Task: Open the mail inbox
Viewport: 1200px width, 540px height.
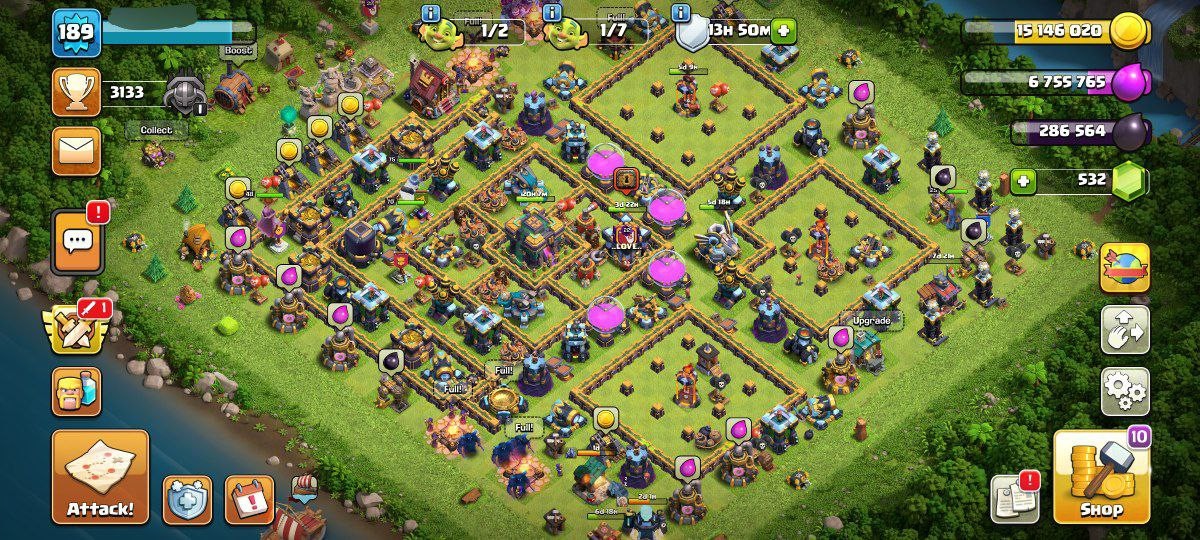Action: 76,151
